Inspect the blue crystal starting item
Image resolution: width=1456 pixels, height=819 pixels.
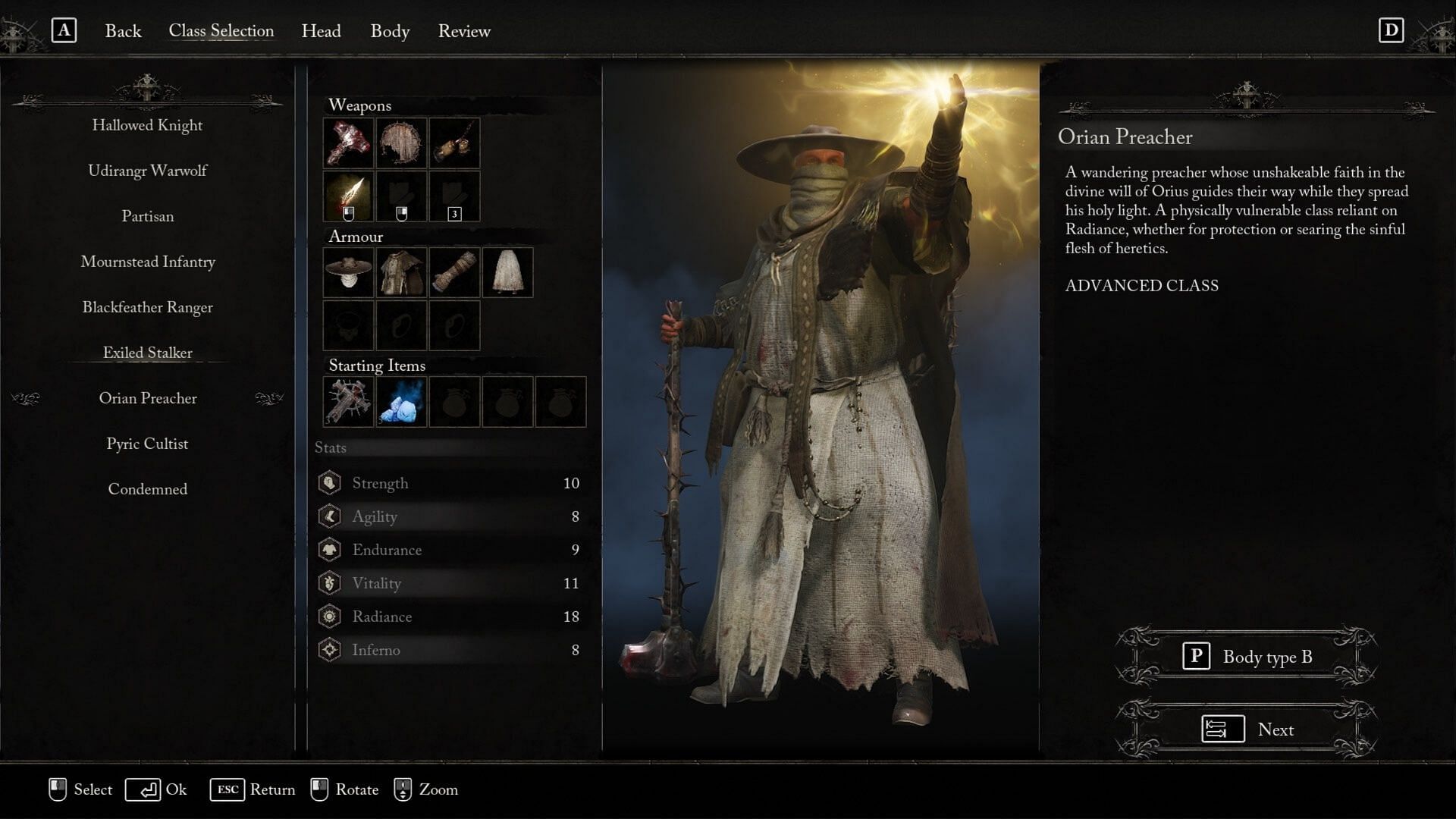tap(401, 401)
